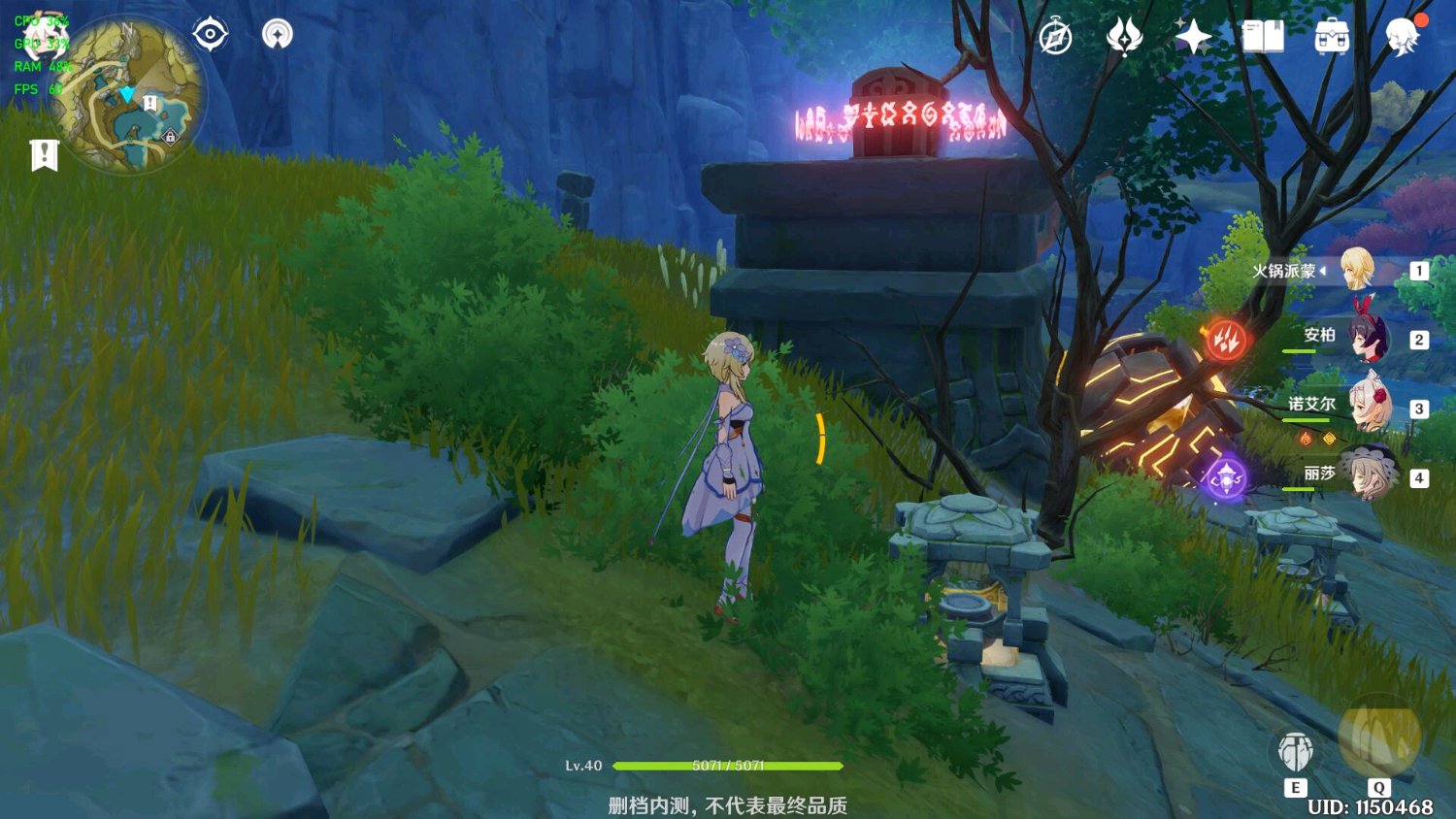
Task: Switch to party member 火锅派蒙
Action: [1357, 270]
